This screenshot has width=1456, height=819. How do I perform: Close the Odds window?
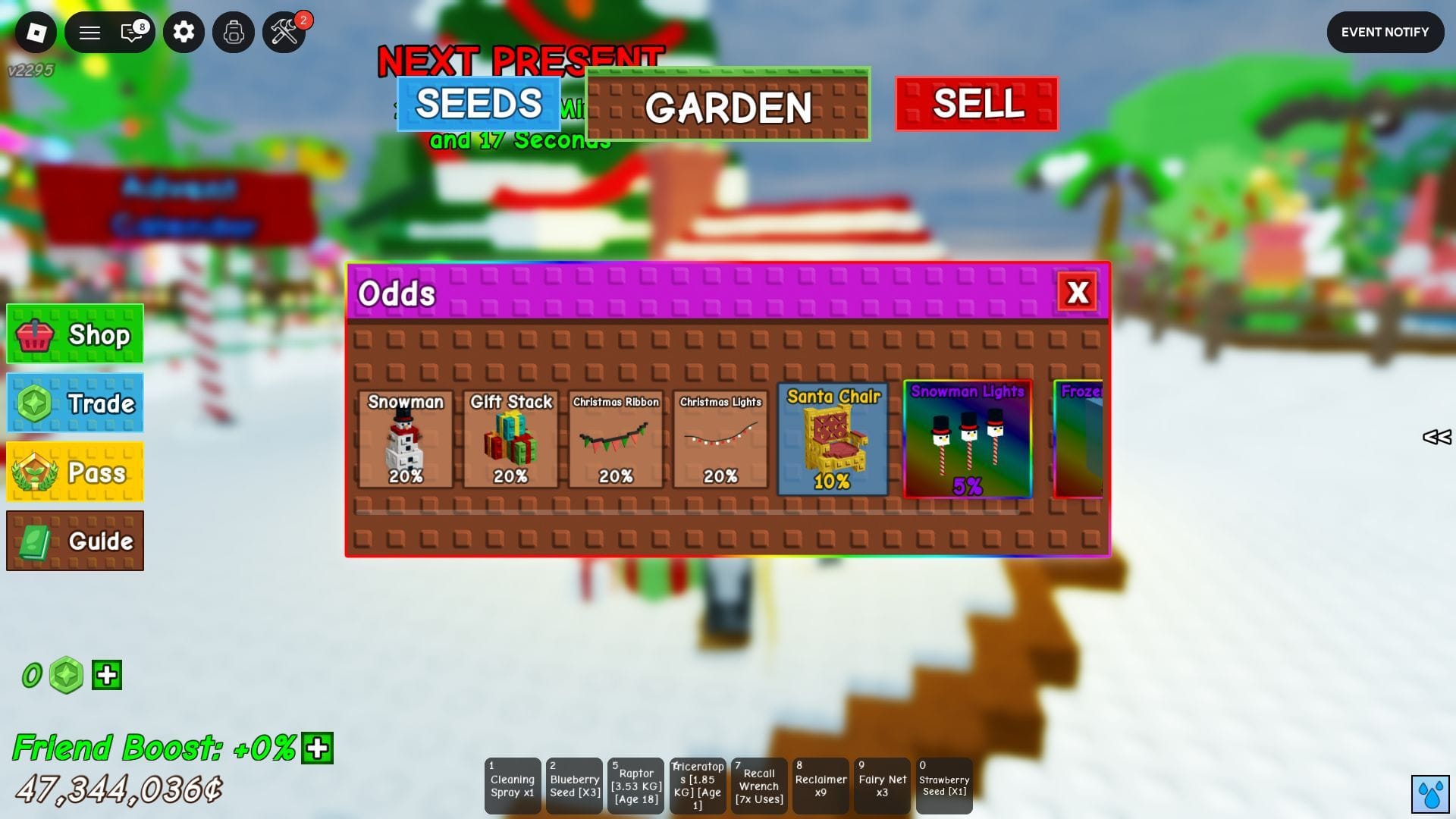tap(1079, 292)
